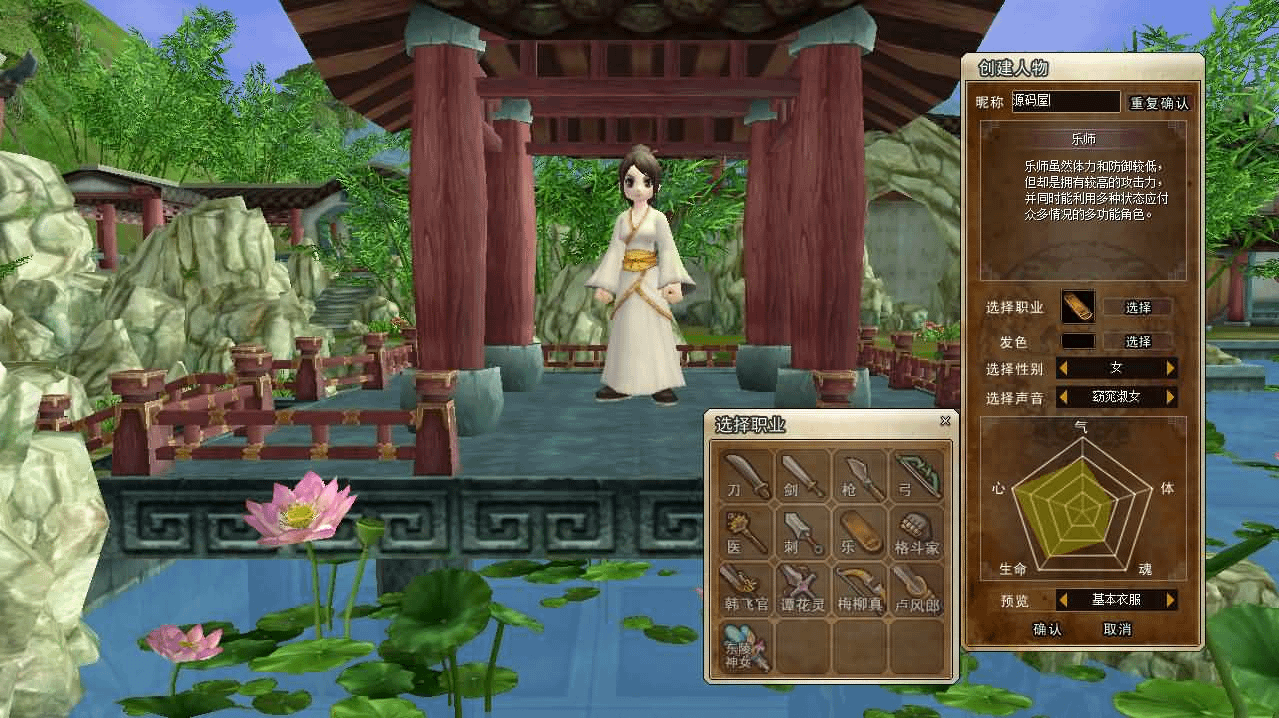Cancel character creation with 取消
Viewport: 1279px width, 718px height.
click(1117, 629)
